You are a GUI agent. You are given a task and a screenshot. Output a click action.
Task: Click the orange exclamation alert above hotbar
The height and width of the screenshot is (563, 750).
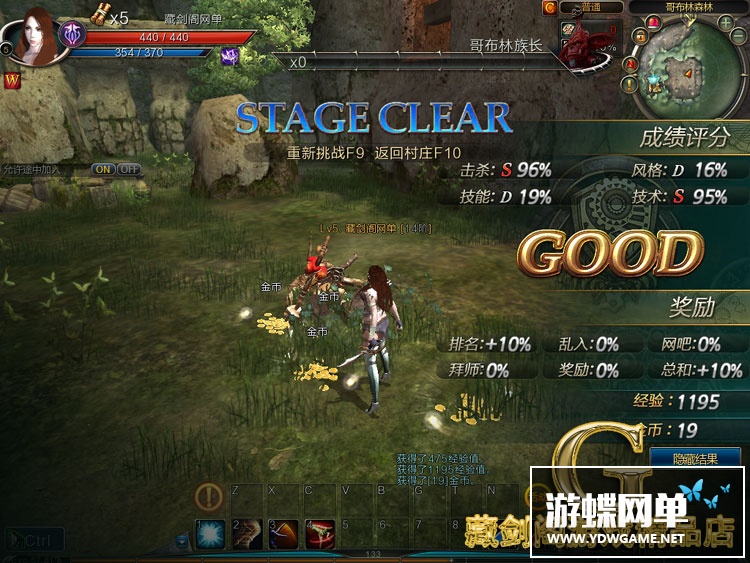(x=209, y=496)
